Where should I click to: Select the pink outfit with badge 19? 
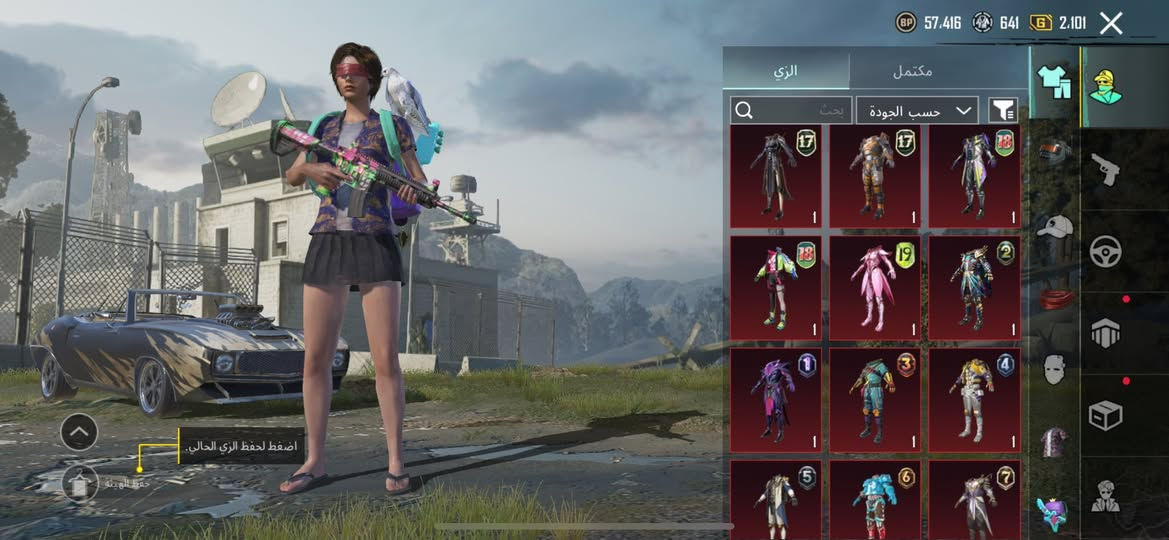coord(875,287)
